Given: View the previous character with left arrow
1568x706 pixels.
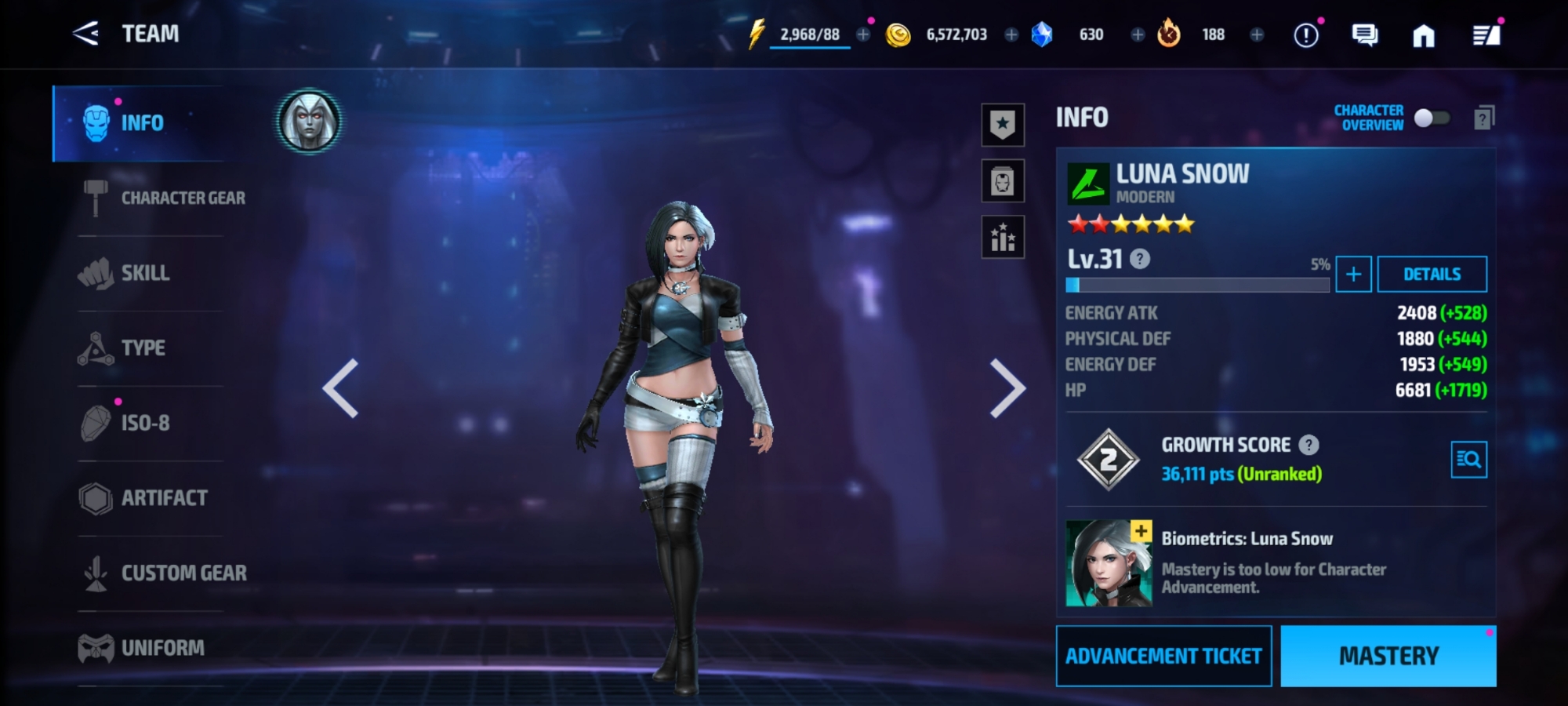Looking at the screenshot, I should (341, 388).
